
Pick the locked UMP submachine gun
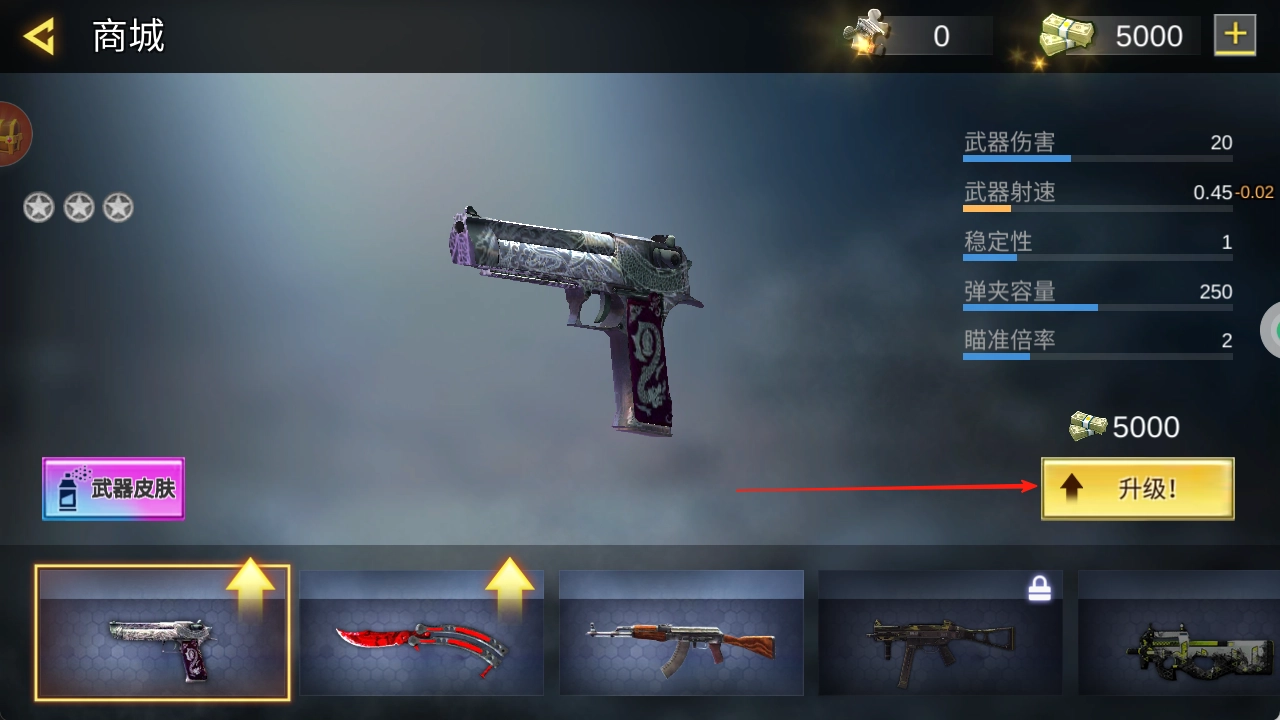(940, 633)
